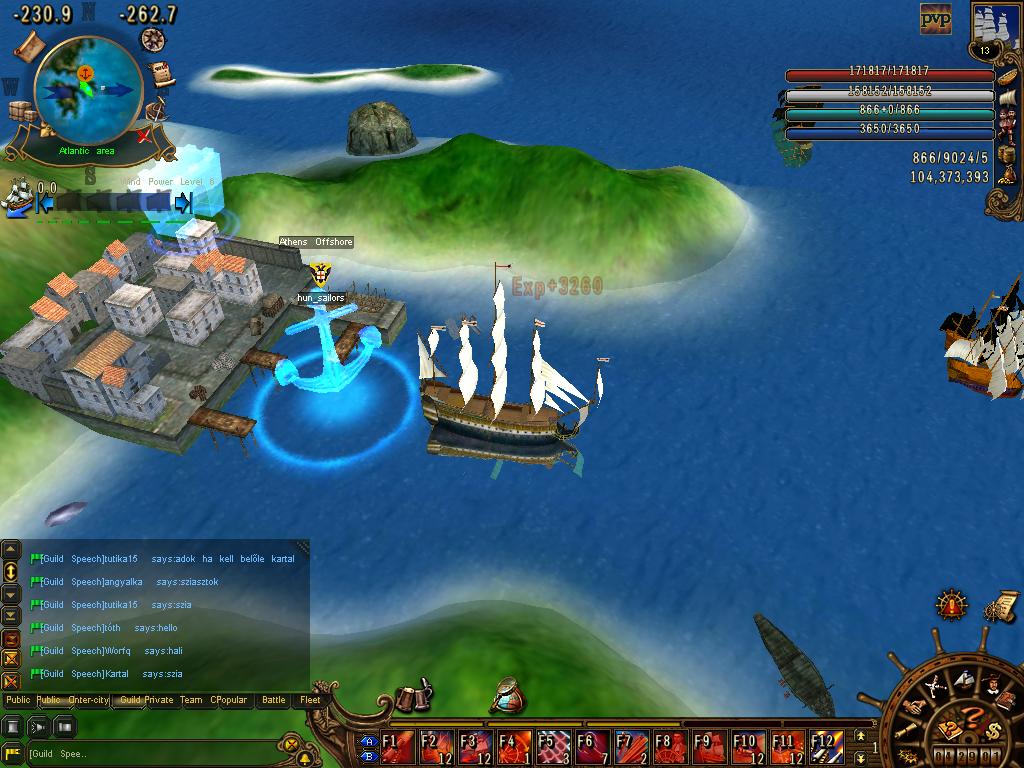Image resolution: width=1024 pixels, height=768 pixels.
Task: Open the beer mugs tavern icon
Action: point(413,697)
